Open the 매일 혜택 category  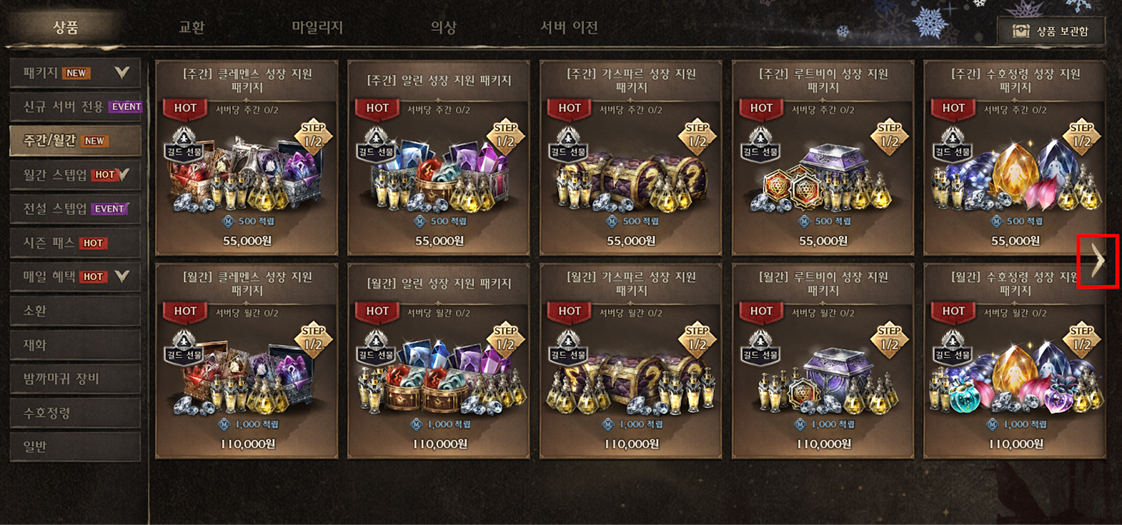tap(75, 277)
